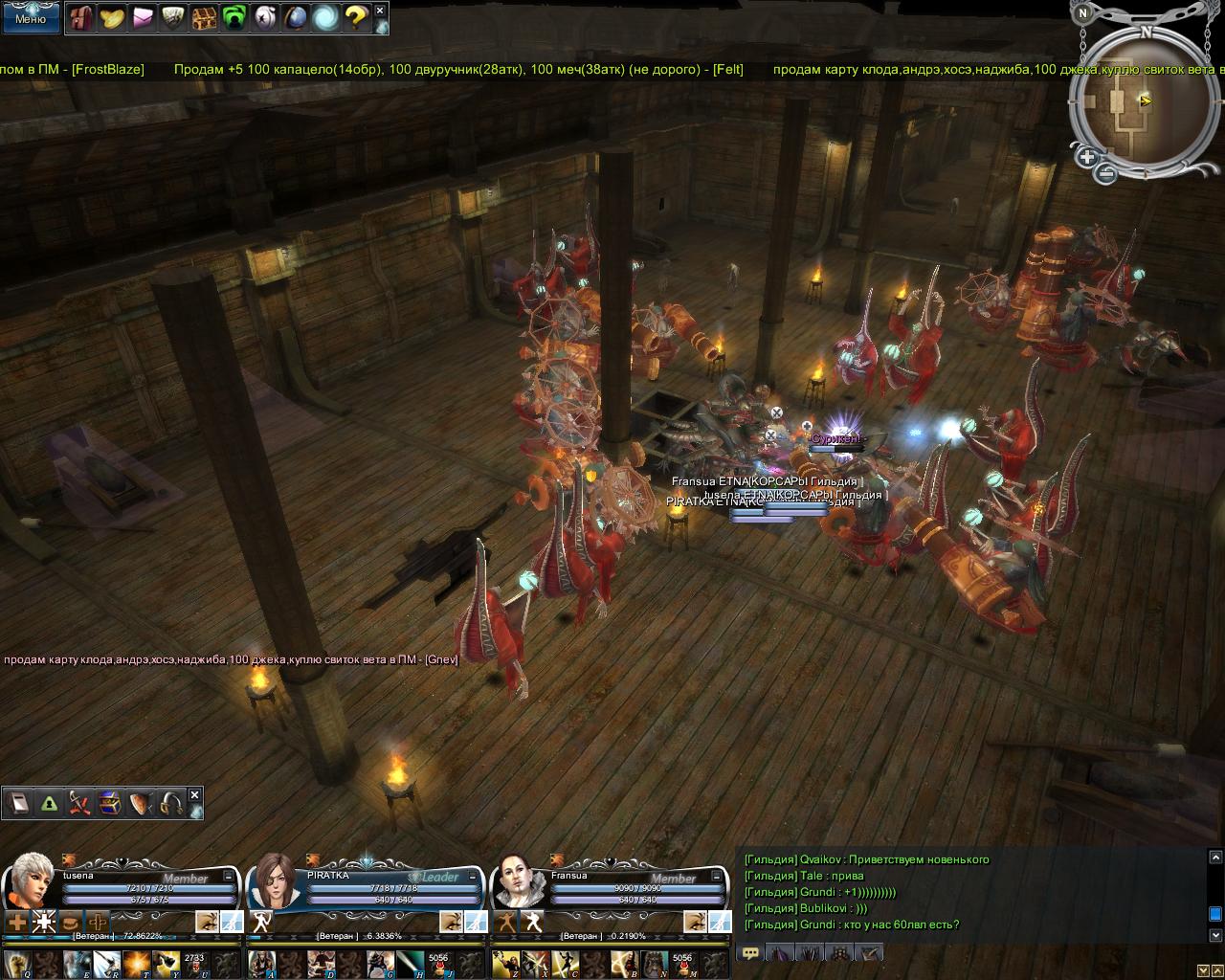This screenshot has width=1225, height=980.
Task: Open the red backpack inventory icon
Action: point(80,17)
